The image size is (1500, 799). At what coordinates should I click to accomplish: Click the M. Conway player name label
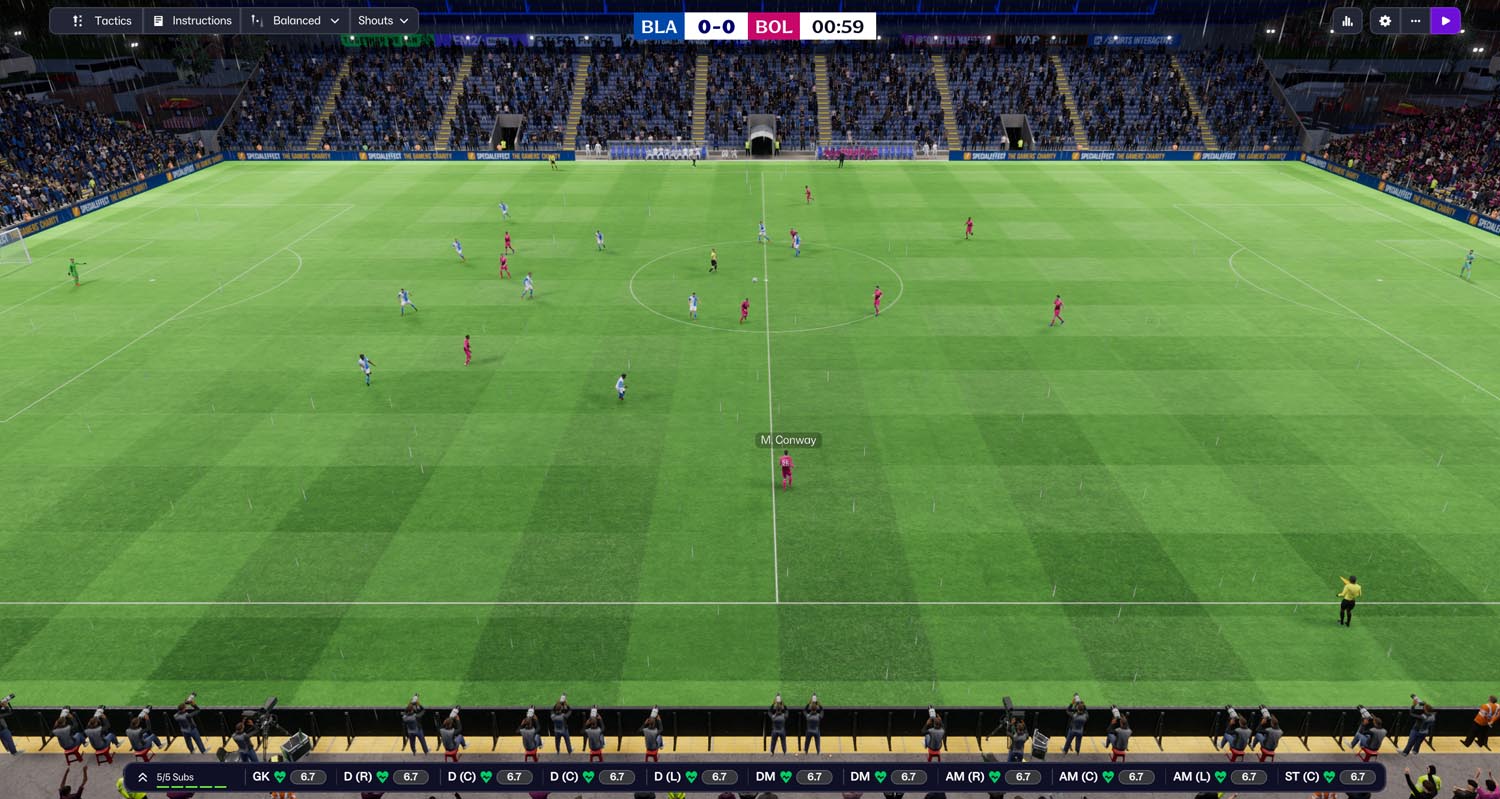[x=788, y=440]
